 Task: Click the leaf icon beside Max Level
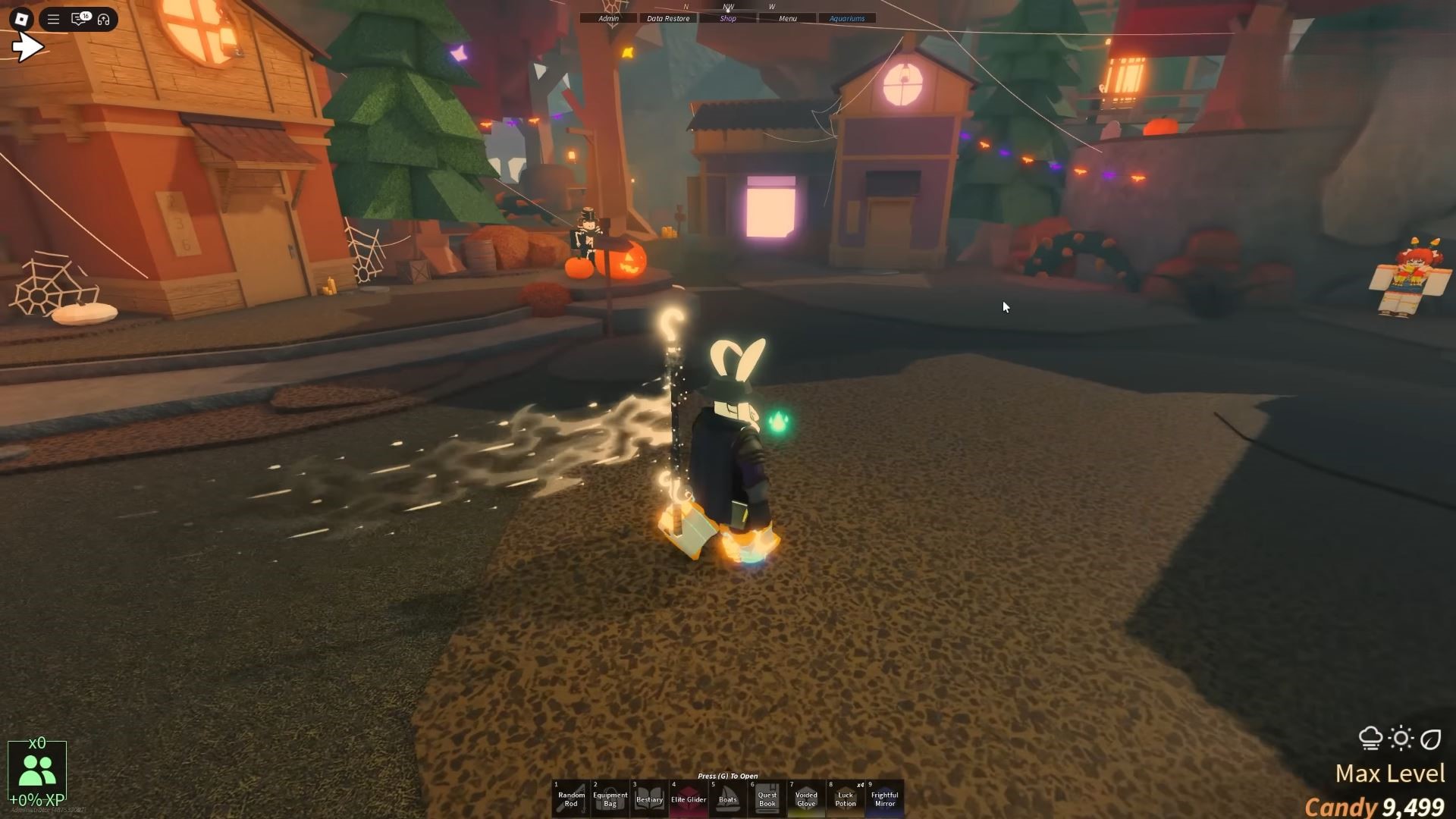(x=1430, y=736)
